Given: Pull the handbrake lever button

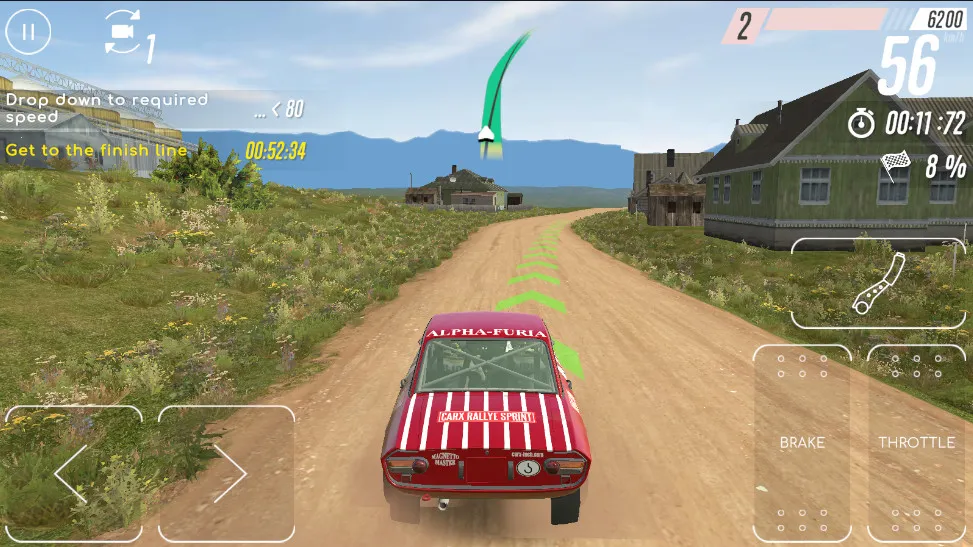Looking at the screenshot, I should click(x=879, y=284).
